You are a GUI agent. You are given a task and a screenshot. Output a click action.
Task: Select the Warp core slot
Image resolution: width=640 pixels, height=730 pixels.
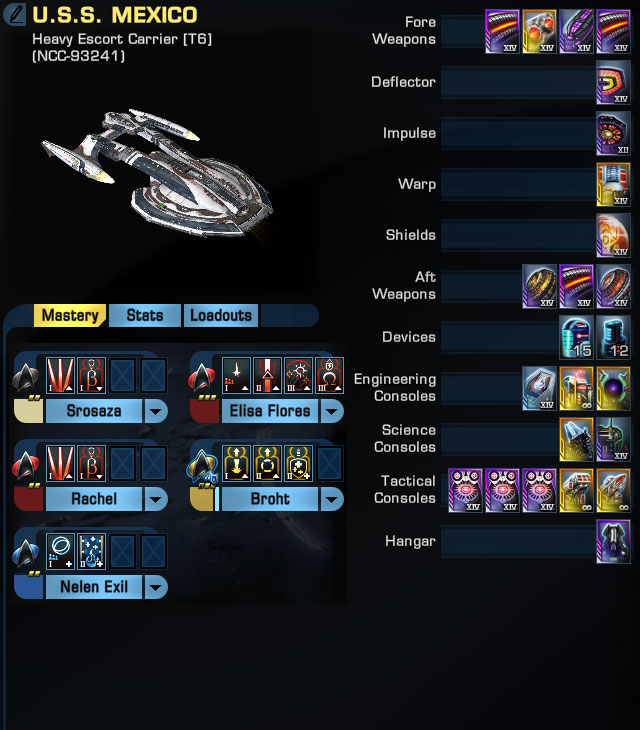(x=613, y=184)
